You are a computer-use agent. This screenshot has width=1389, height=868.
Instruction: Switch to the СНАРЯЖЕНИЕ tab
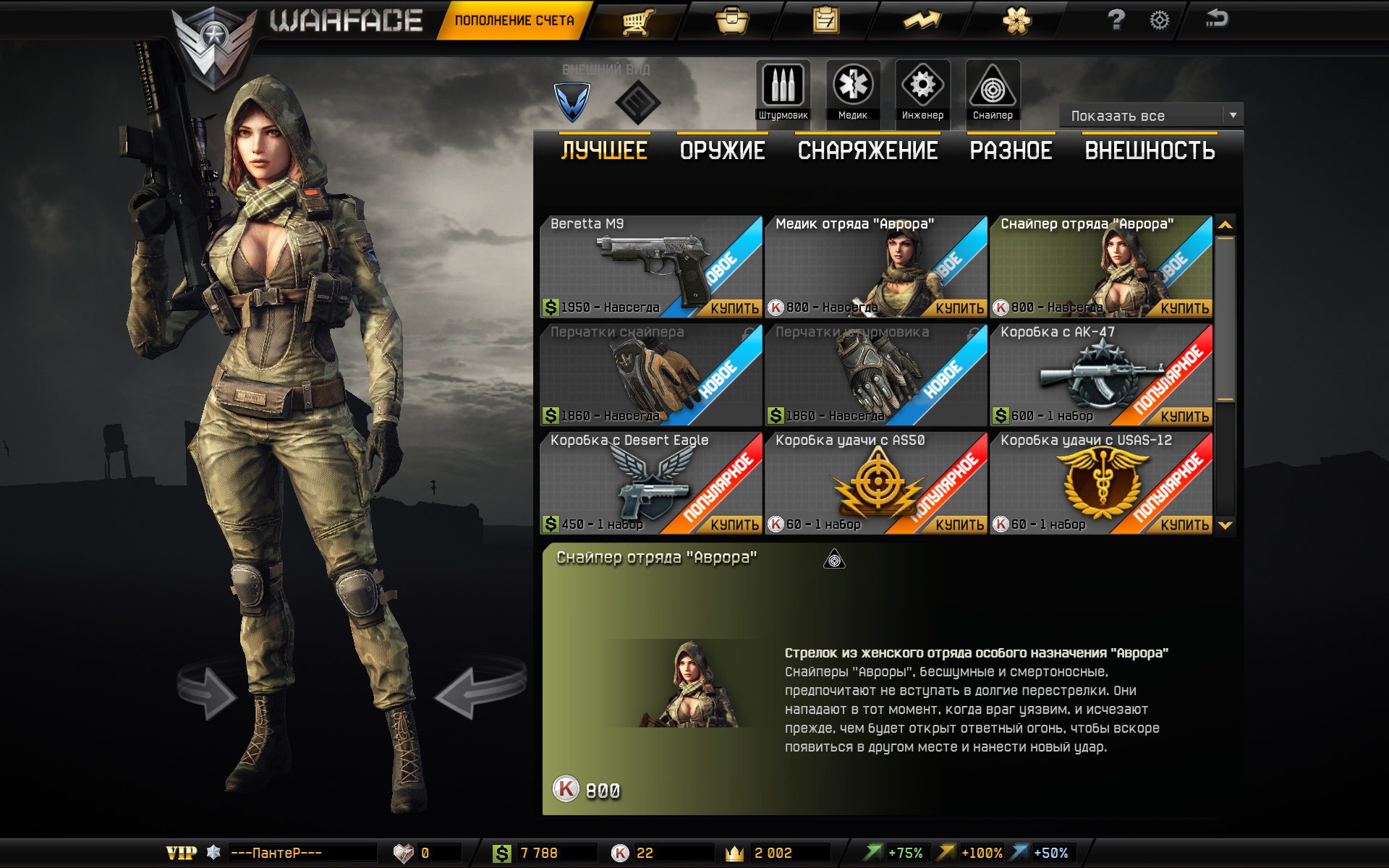(x=867, y=150)
